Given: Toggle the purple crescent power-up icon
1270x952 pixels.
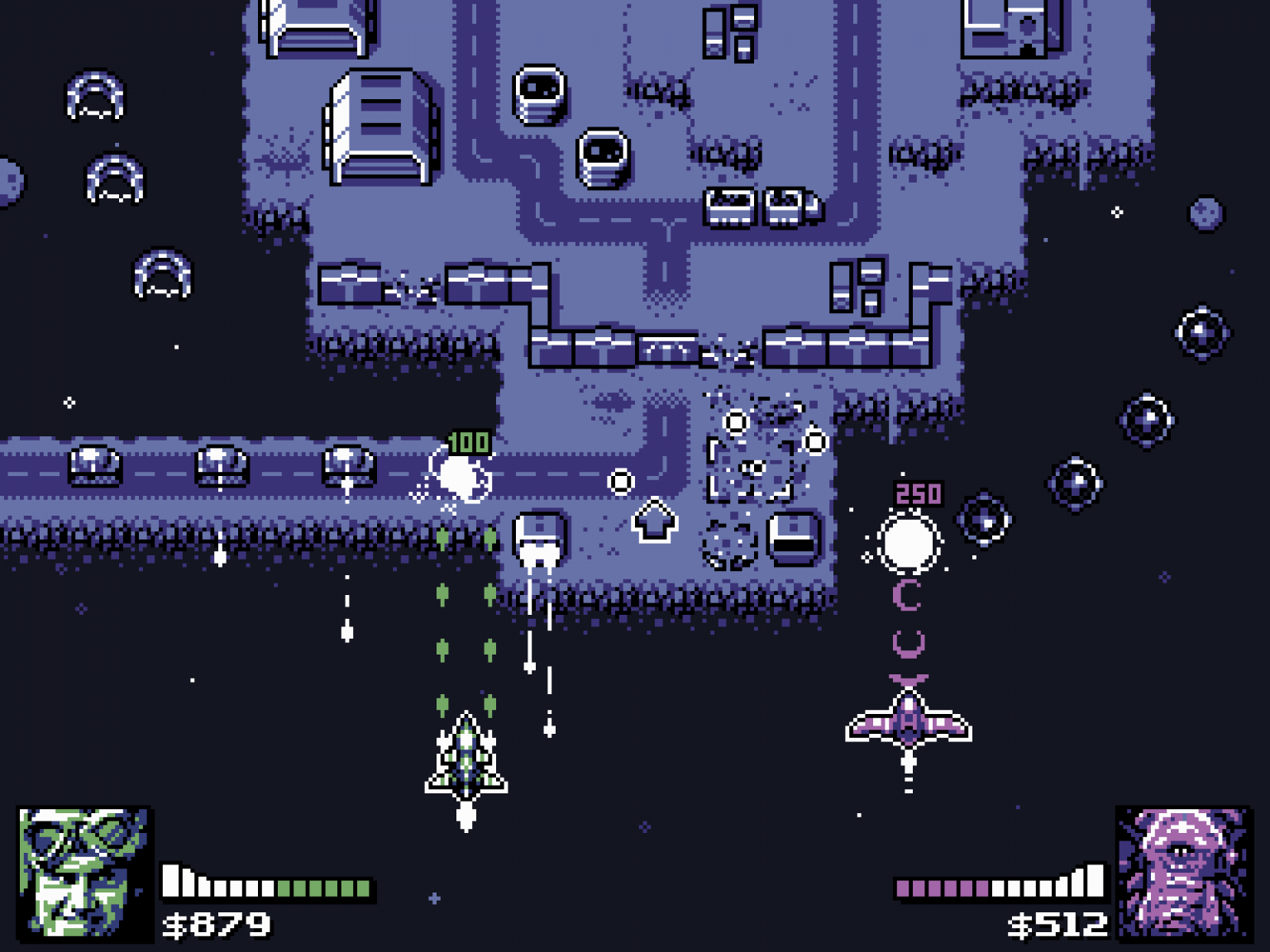Looking at the screenshot, I should pyautogui.click(x=905, y=595).
